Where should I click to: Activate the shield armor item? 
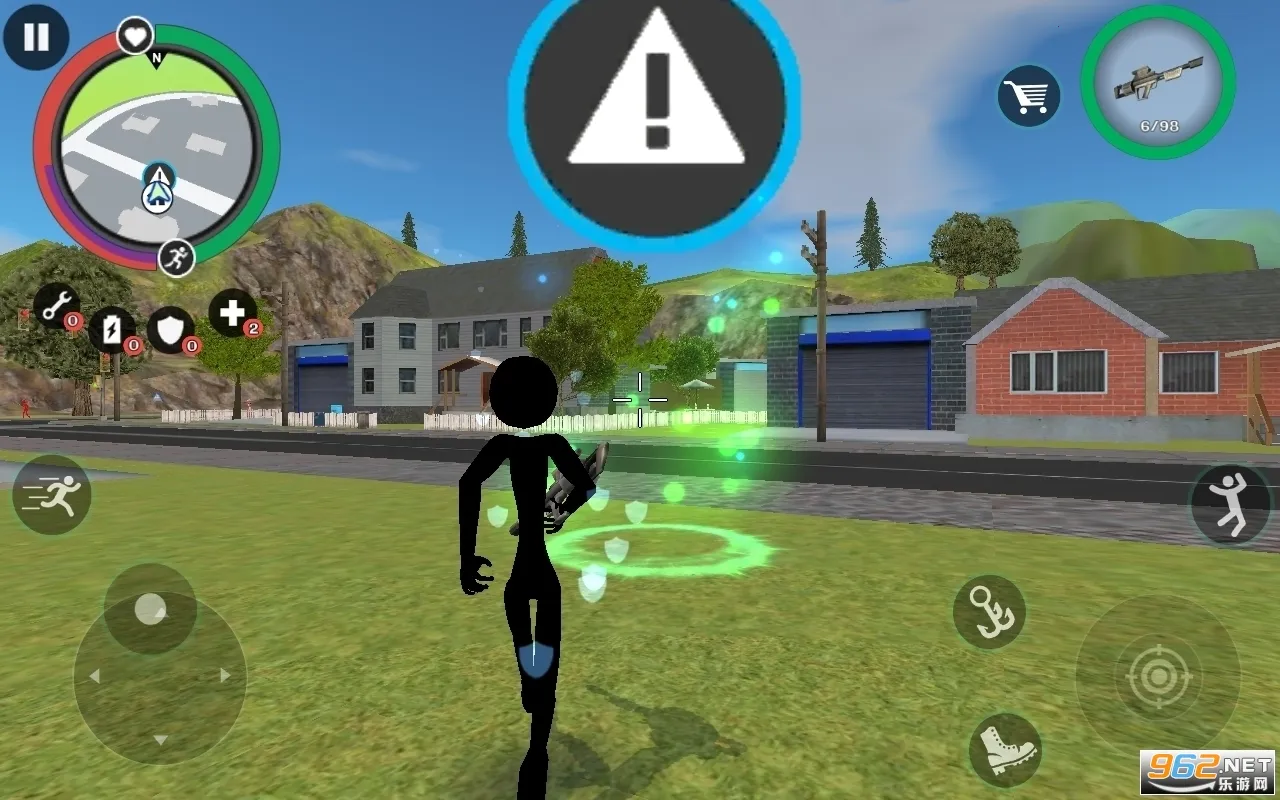tap(171, 329)
